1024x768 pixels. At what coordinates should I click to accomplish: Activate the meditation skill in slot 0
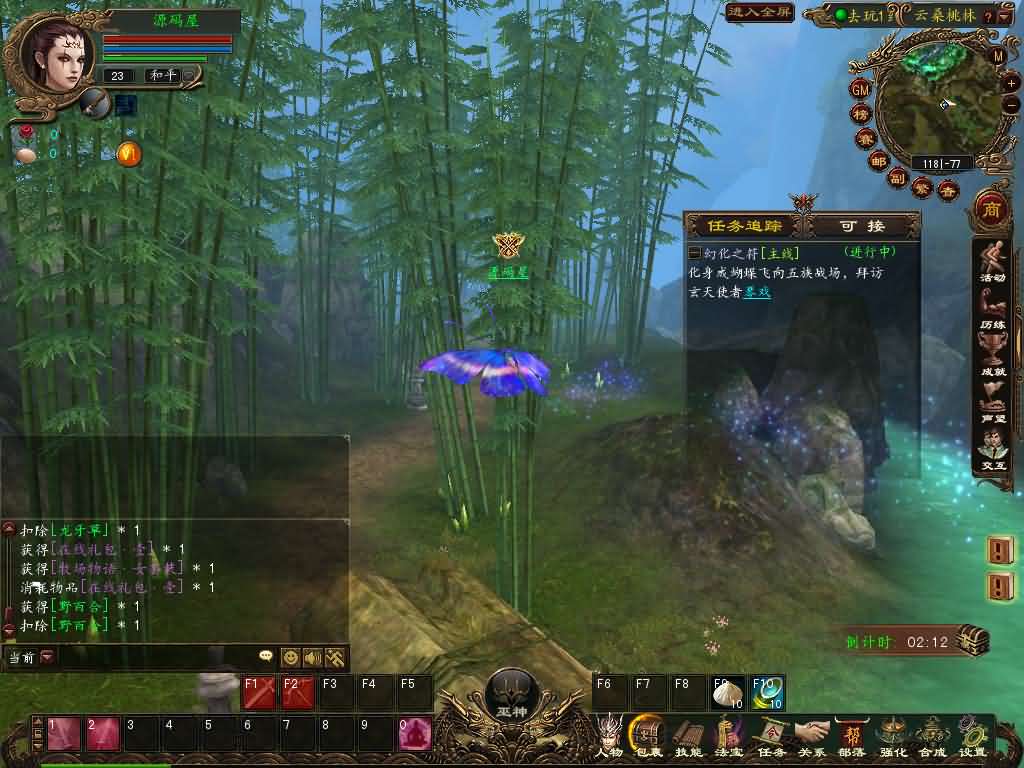click(414, 734)
